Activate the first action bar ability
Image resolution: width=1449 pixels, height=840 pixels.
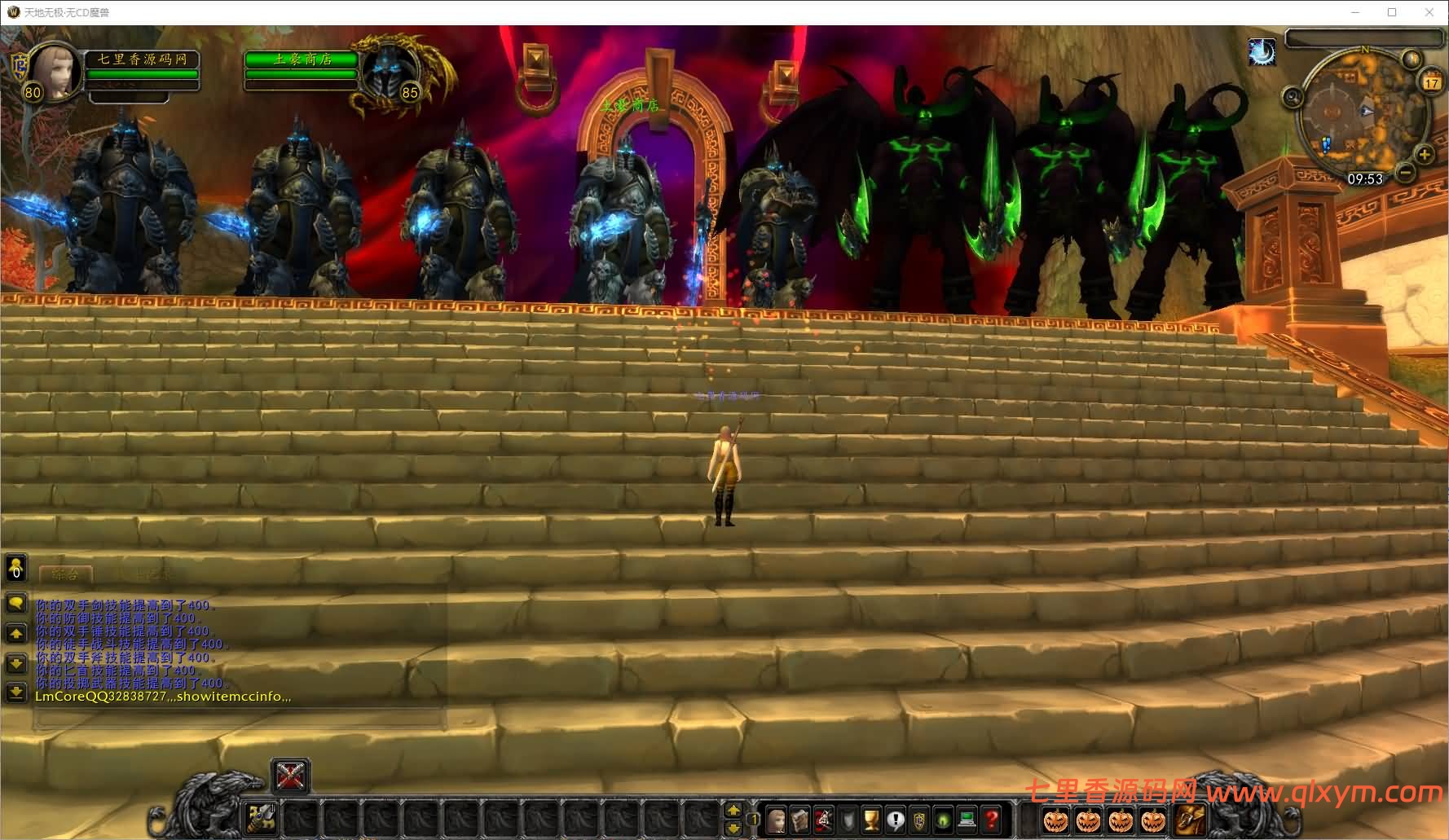[262, 817]
